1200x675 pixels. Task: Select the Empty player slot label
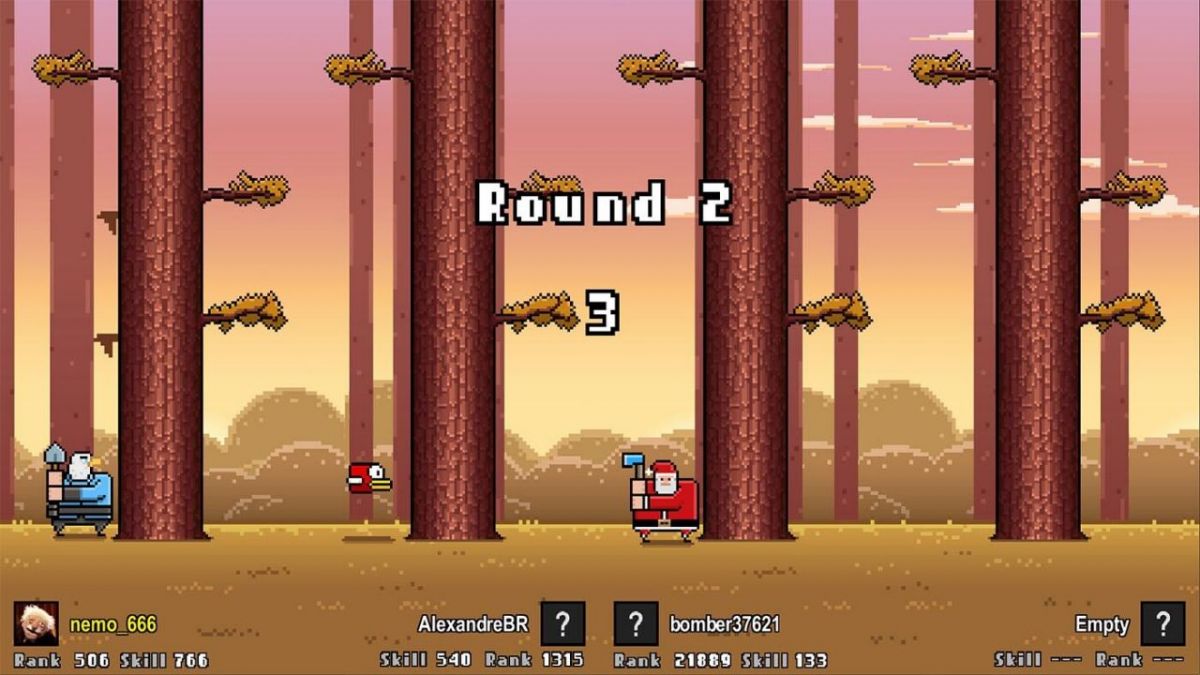pyautogui.click(x=1102, y=625)
